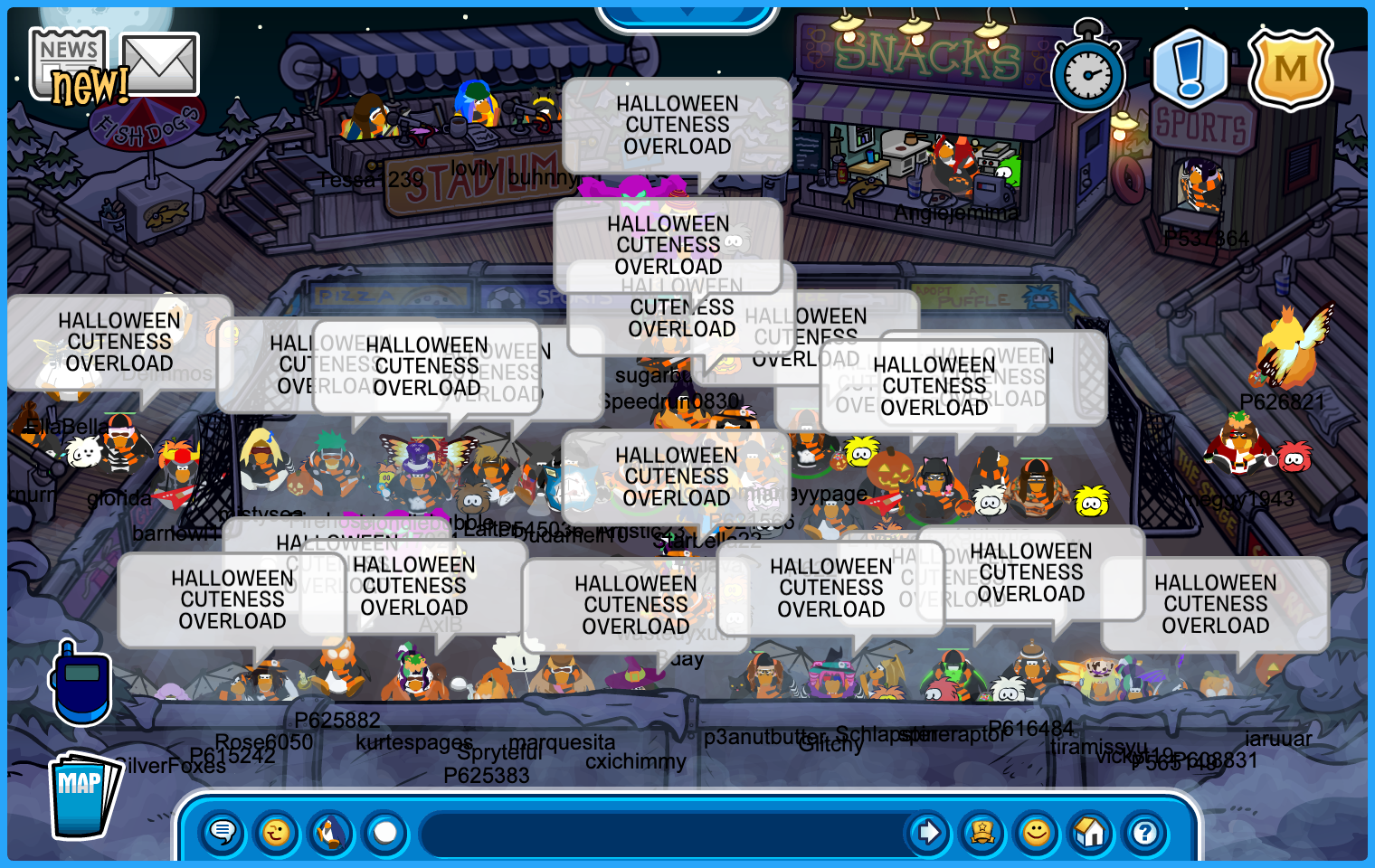1375x868 pixels.
Task: Open the gold M moderator badge
Action: click(x=1291, y=69)
